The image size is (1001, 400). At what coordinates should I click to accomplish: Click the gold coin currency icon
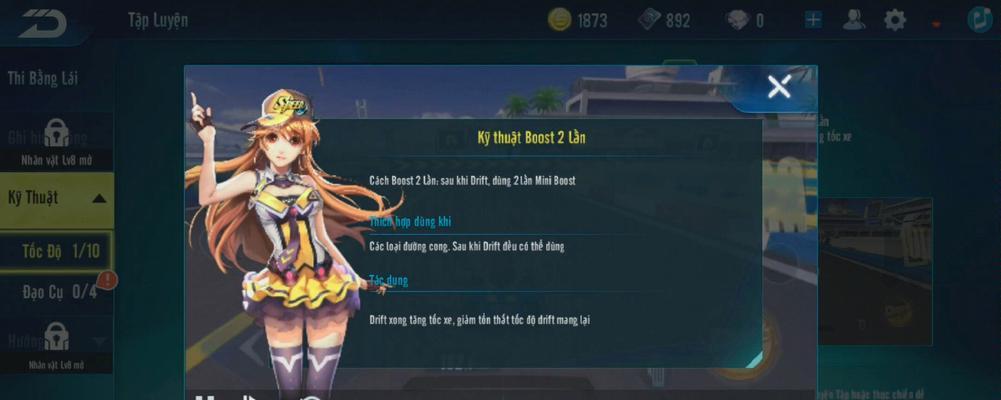tap(560, 20)
